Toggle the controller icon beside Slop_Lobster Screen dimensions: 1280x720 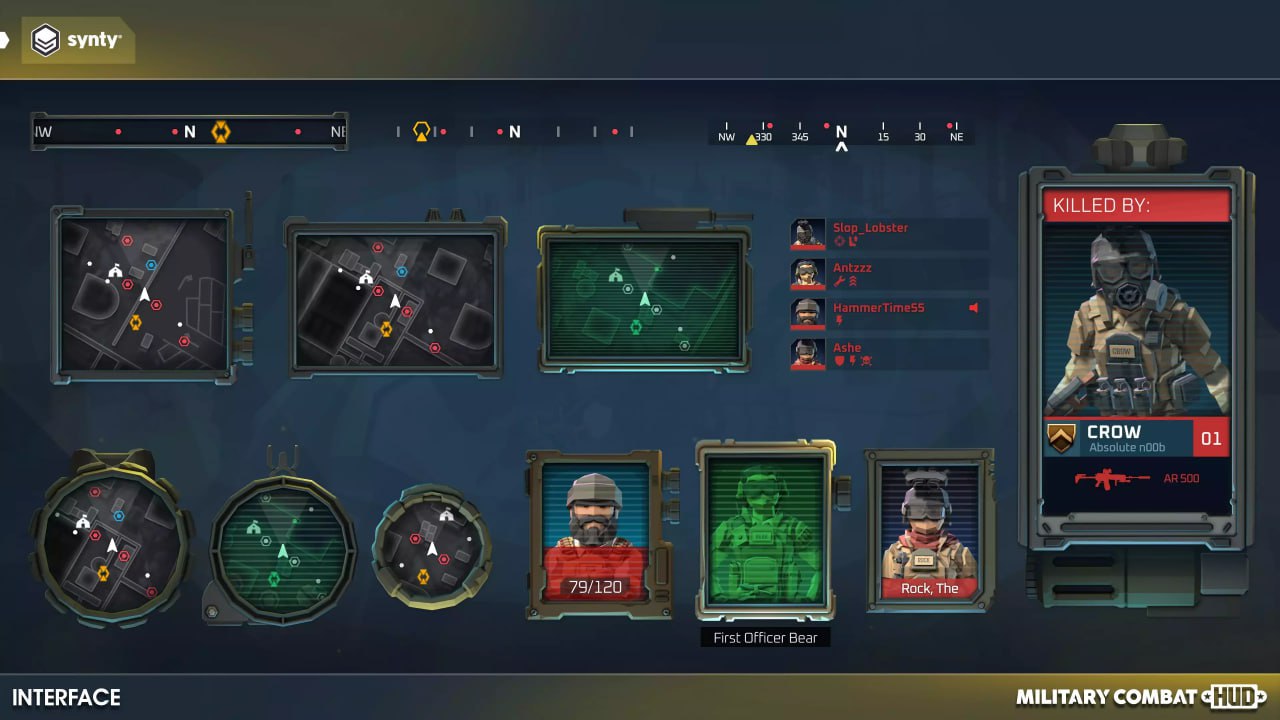click(852, 241)
